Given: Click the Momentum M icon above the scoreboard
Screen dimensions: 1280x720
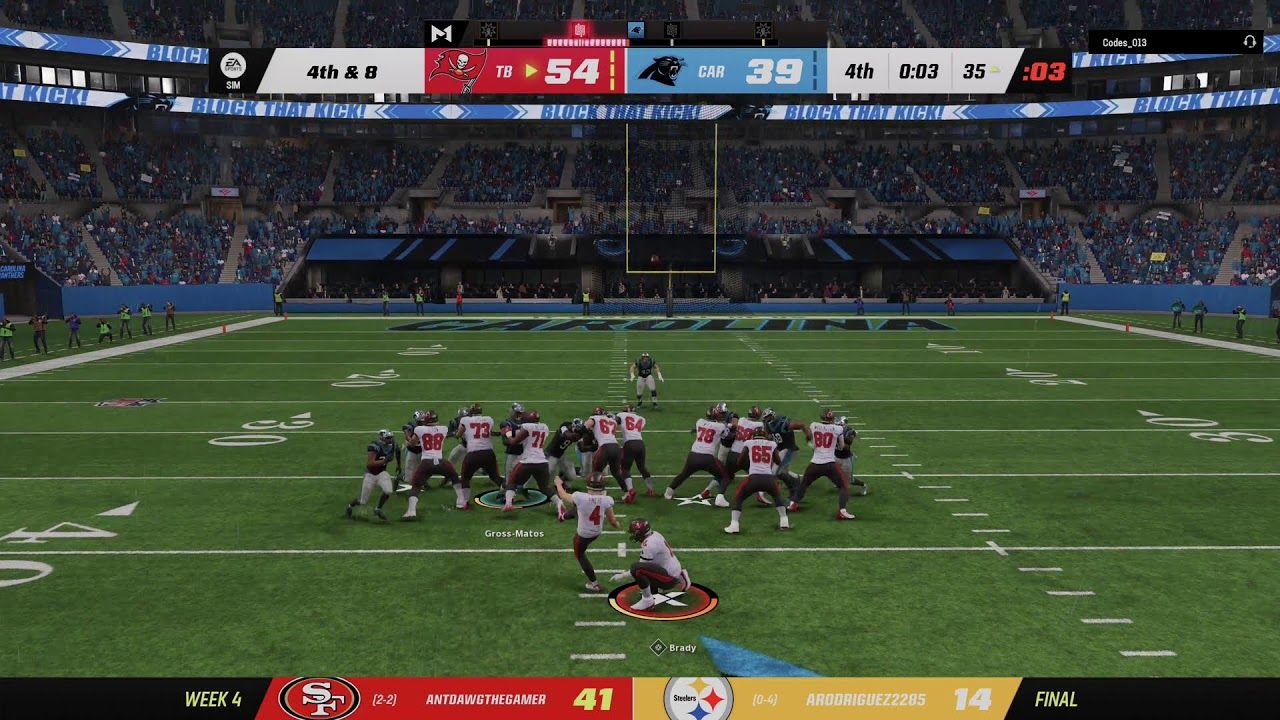Looking at the screenshot, I should coord(441,33).
